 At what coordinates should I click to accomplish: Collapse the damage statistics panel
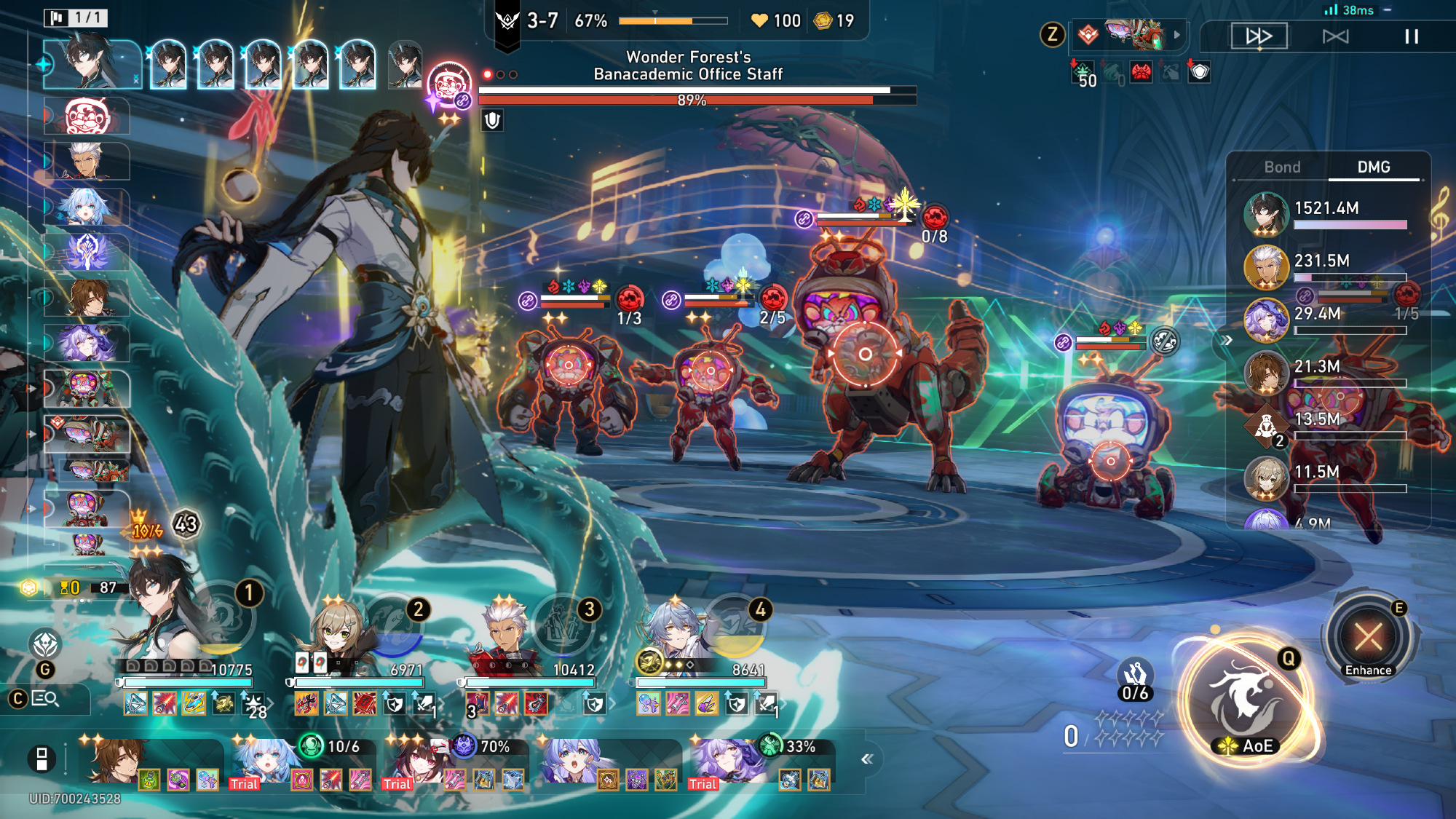click(x=1227, y=341)
